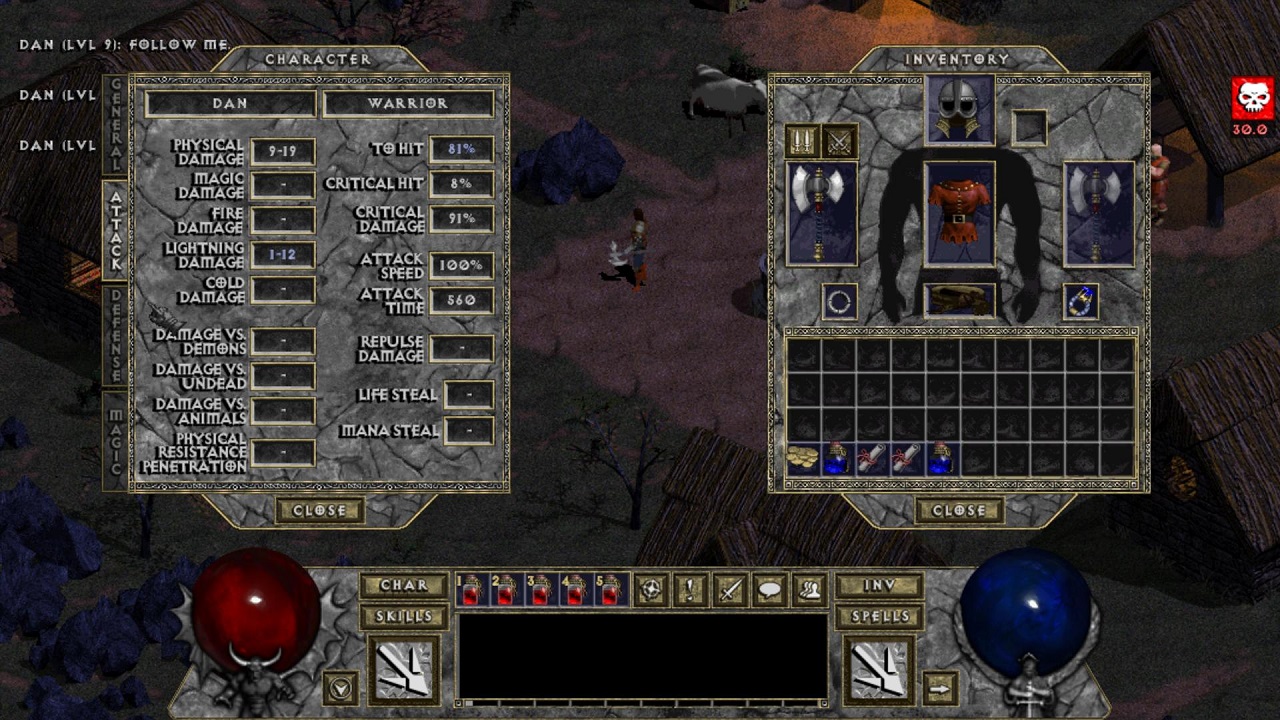The height and width of the screenshot is (720, 1280).
Task: Select the blue gem ring slot
Action: (1081, 301)
